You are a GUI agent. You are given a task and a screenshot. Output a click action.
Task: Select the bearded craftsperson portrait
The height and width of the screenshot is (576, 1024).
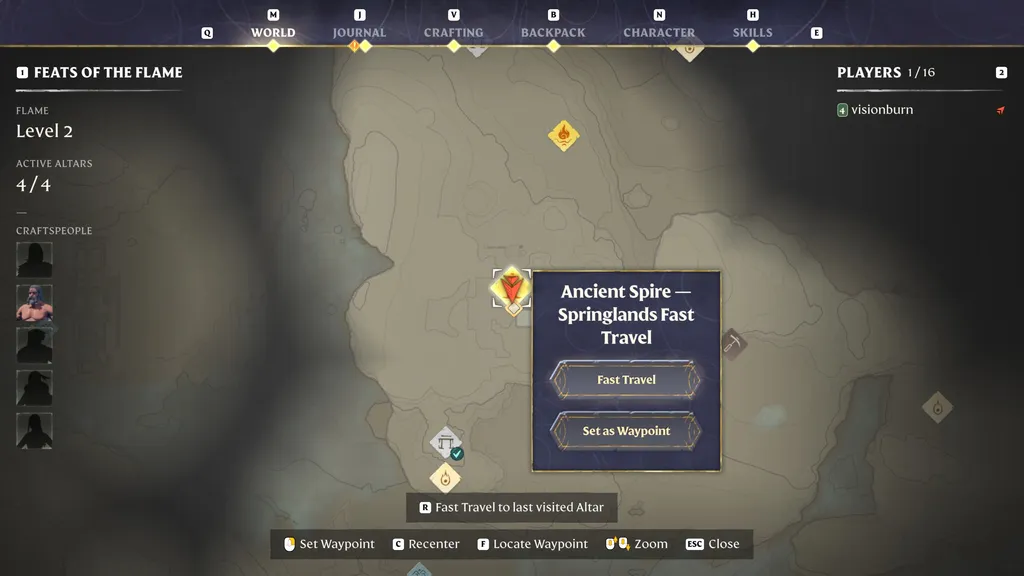point(34,302)
